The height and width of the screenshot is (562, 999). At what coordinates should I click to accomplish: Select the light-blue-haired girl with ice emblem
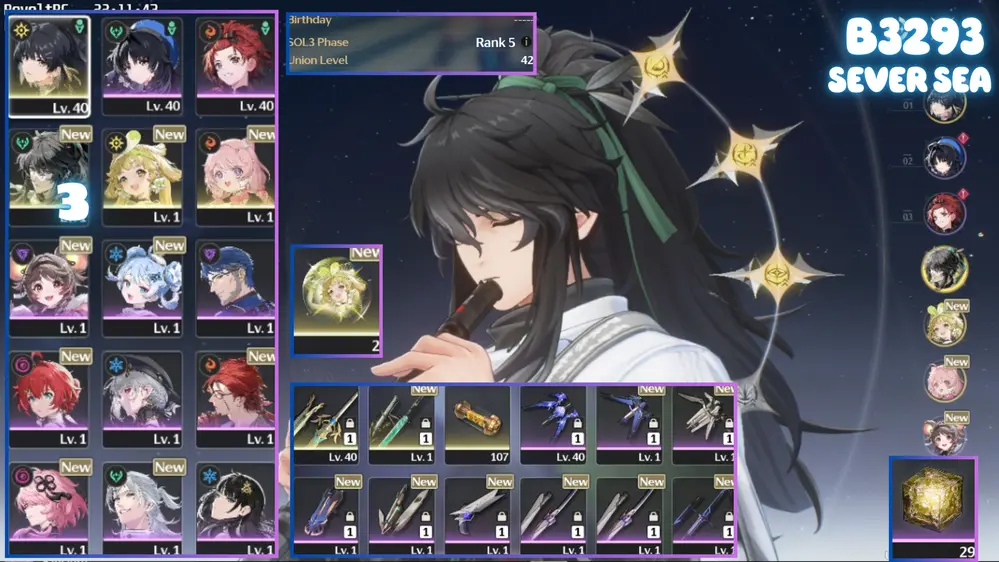pos(143,287)
